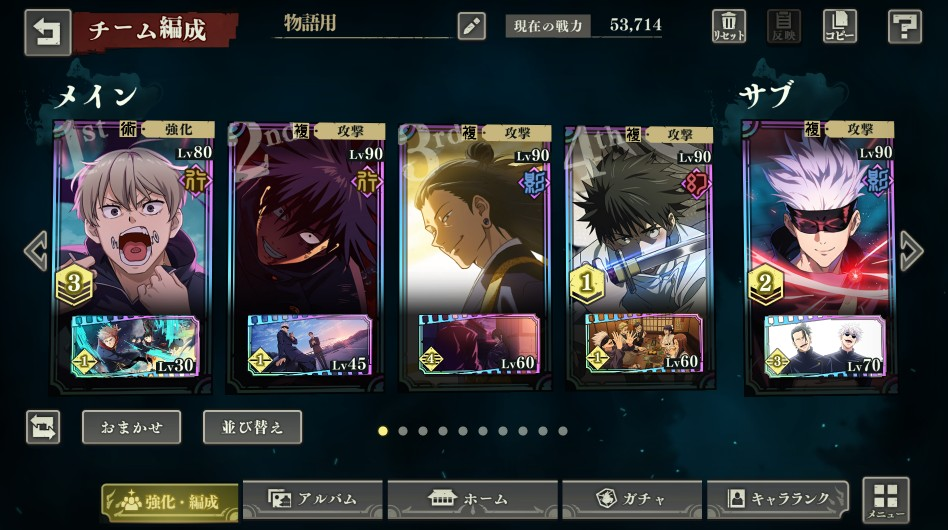This screenshot has width=948, height=530.
Task: Go back with the return arrow button
Action: tap(47, 30)
